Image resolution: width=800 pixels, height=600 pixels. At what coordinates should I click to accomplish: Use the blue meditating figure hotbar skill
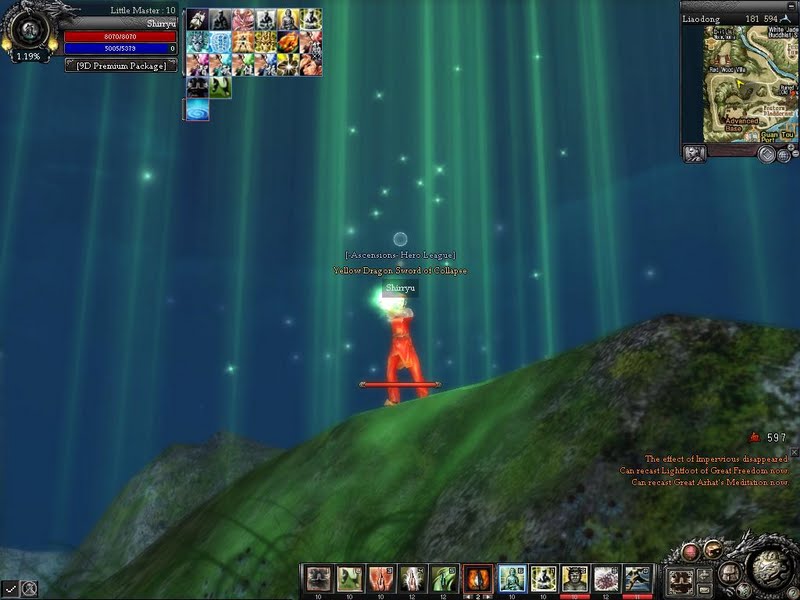512,577
